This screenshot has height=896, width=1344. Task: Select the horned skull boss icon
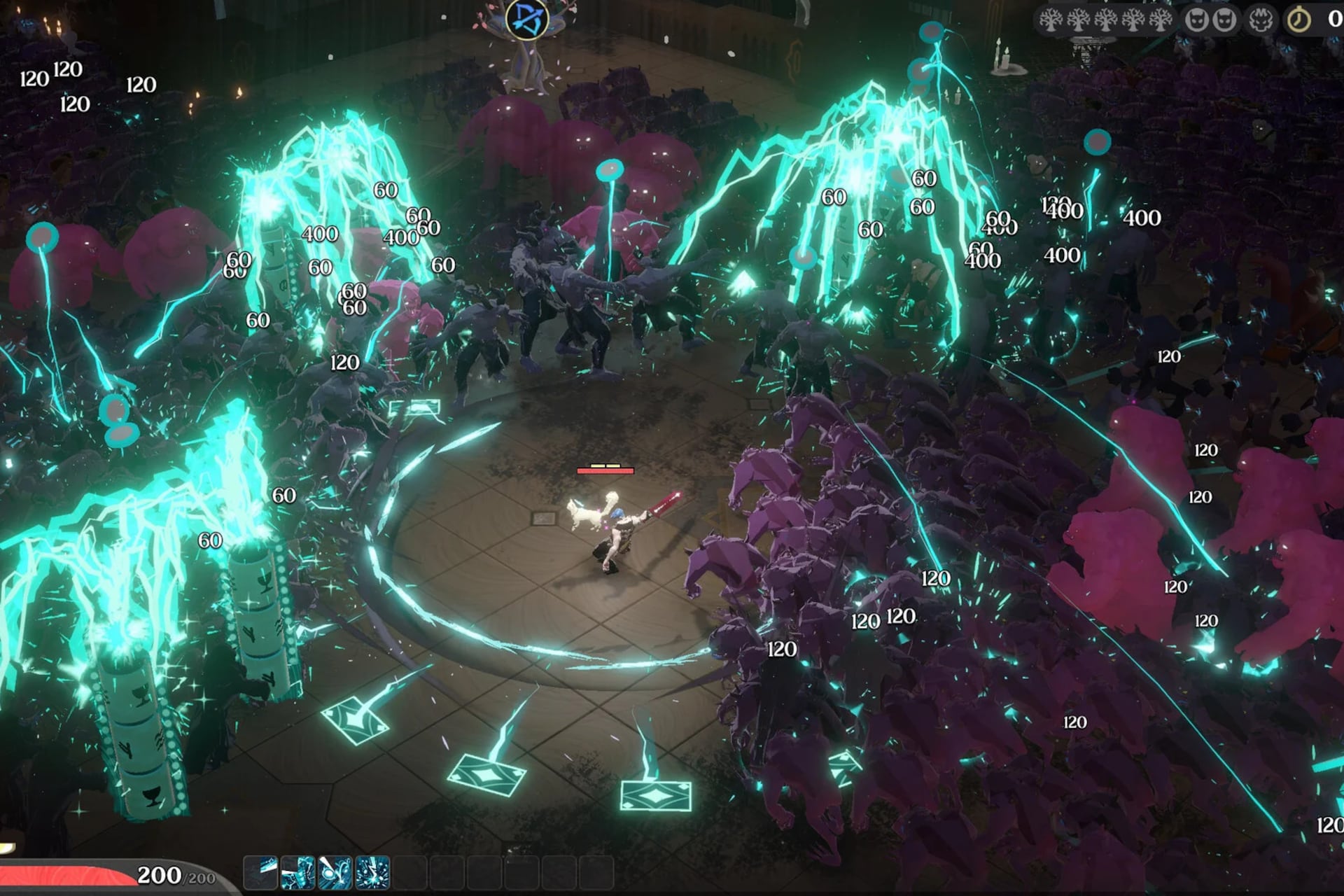(1261, 20)
